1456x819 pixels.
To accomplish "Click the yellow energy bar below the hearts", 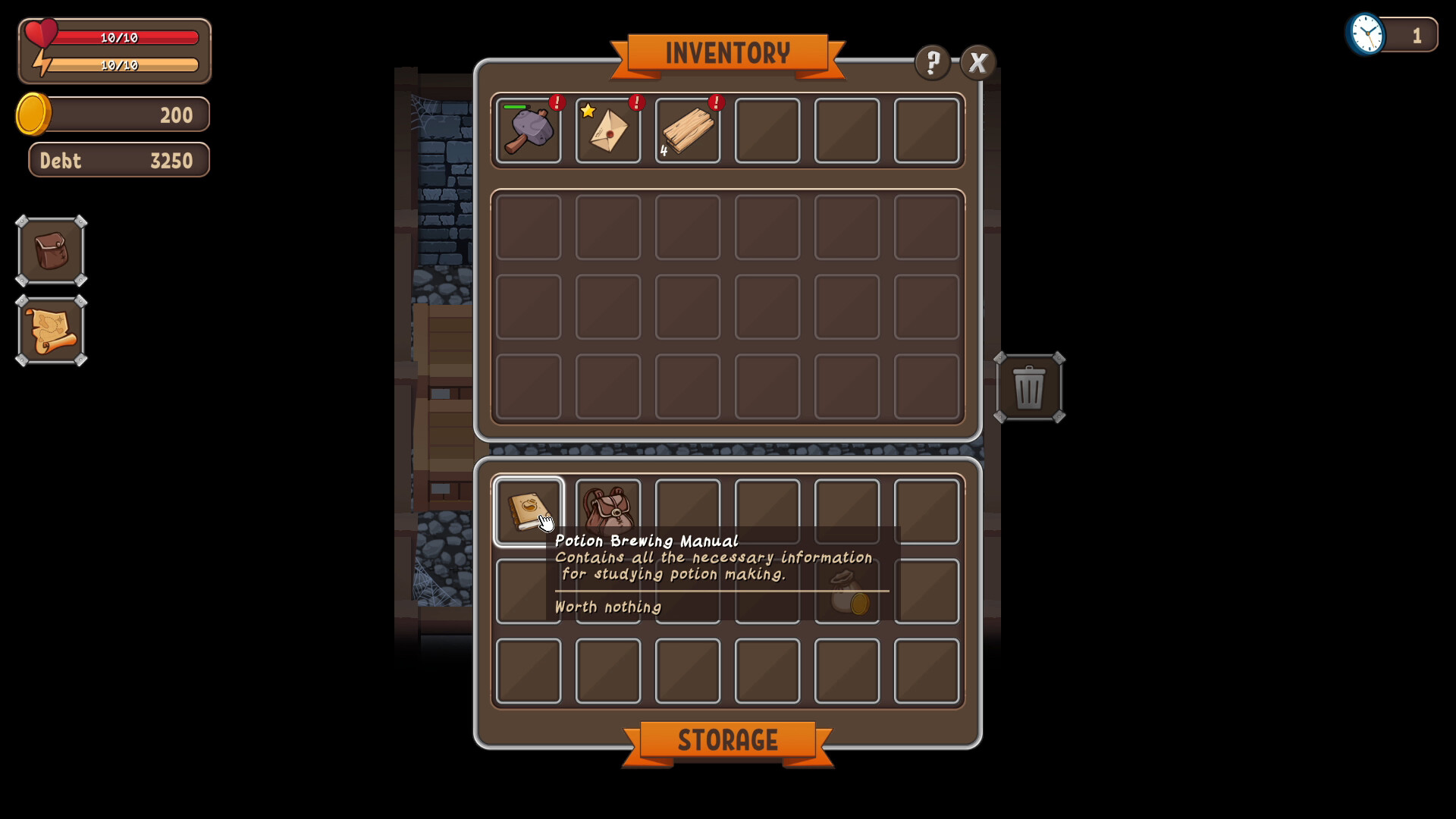I will [121, 65].
